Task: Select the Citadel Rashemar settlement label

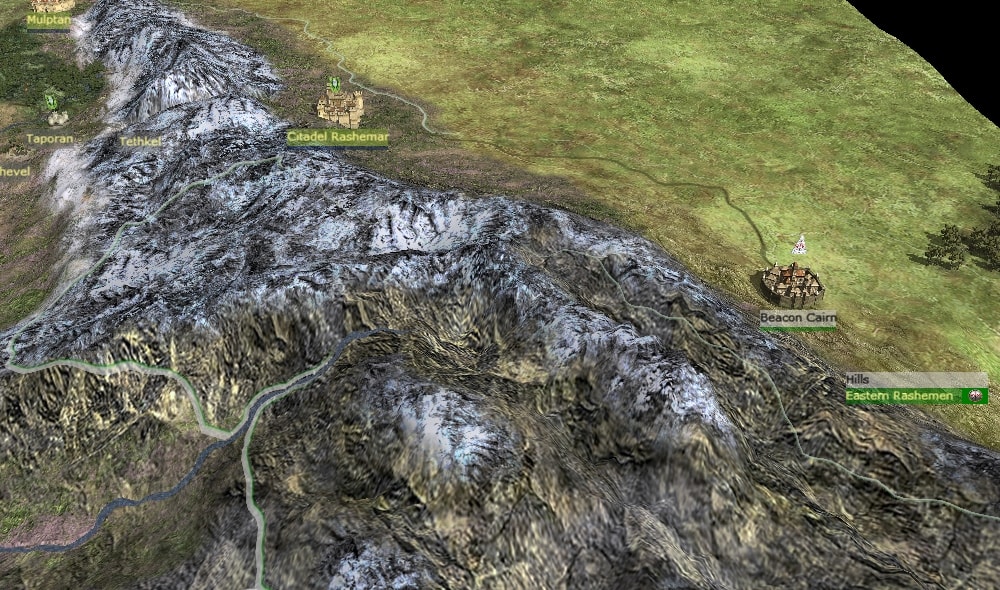Action: pos(337,136)
